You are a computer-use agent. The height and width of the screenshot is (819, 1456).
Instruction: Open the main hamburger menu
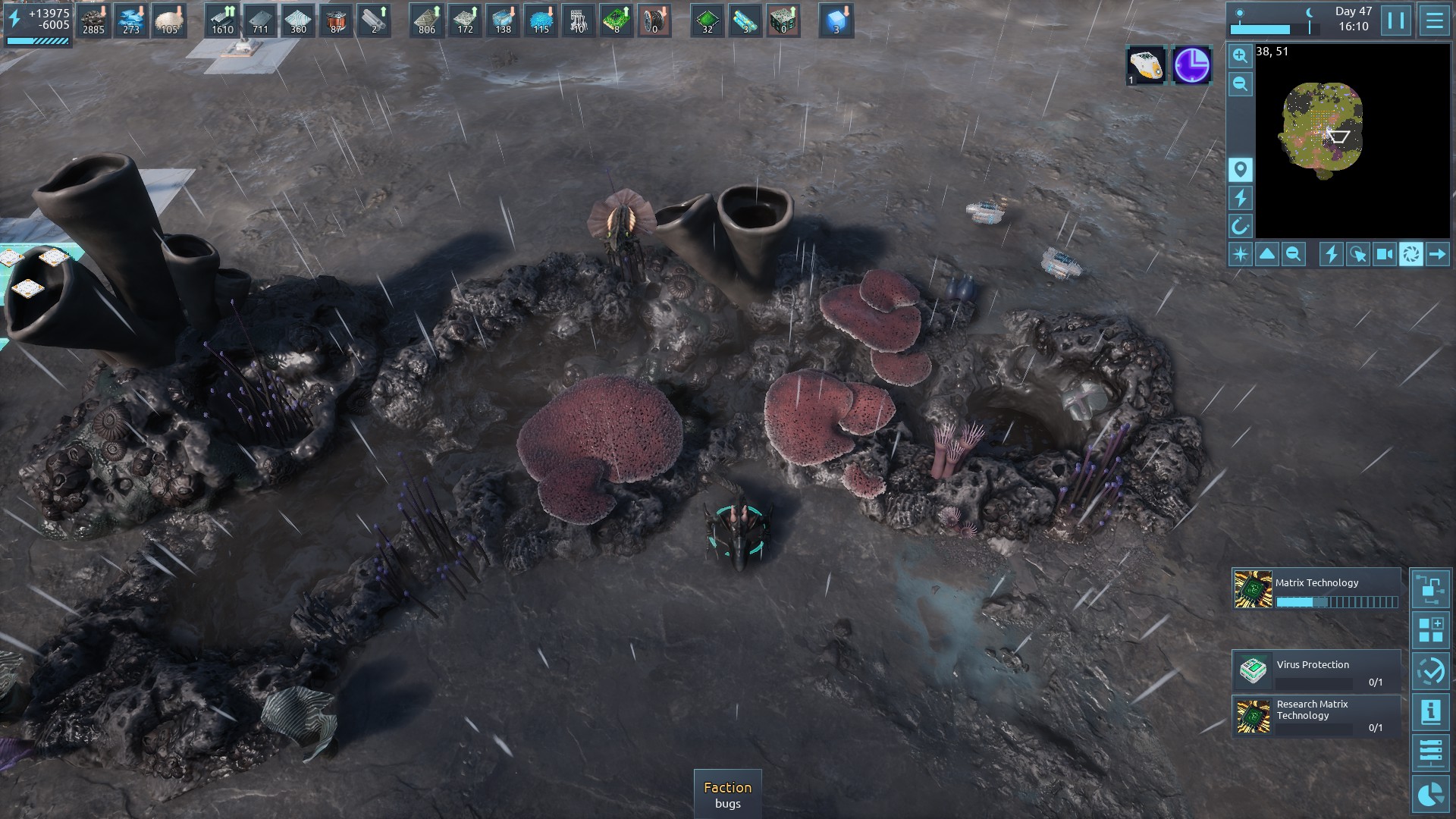(x=1434, y=20)
